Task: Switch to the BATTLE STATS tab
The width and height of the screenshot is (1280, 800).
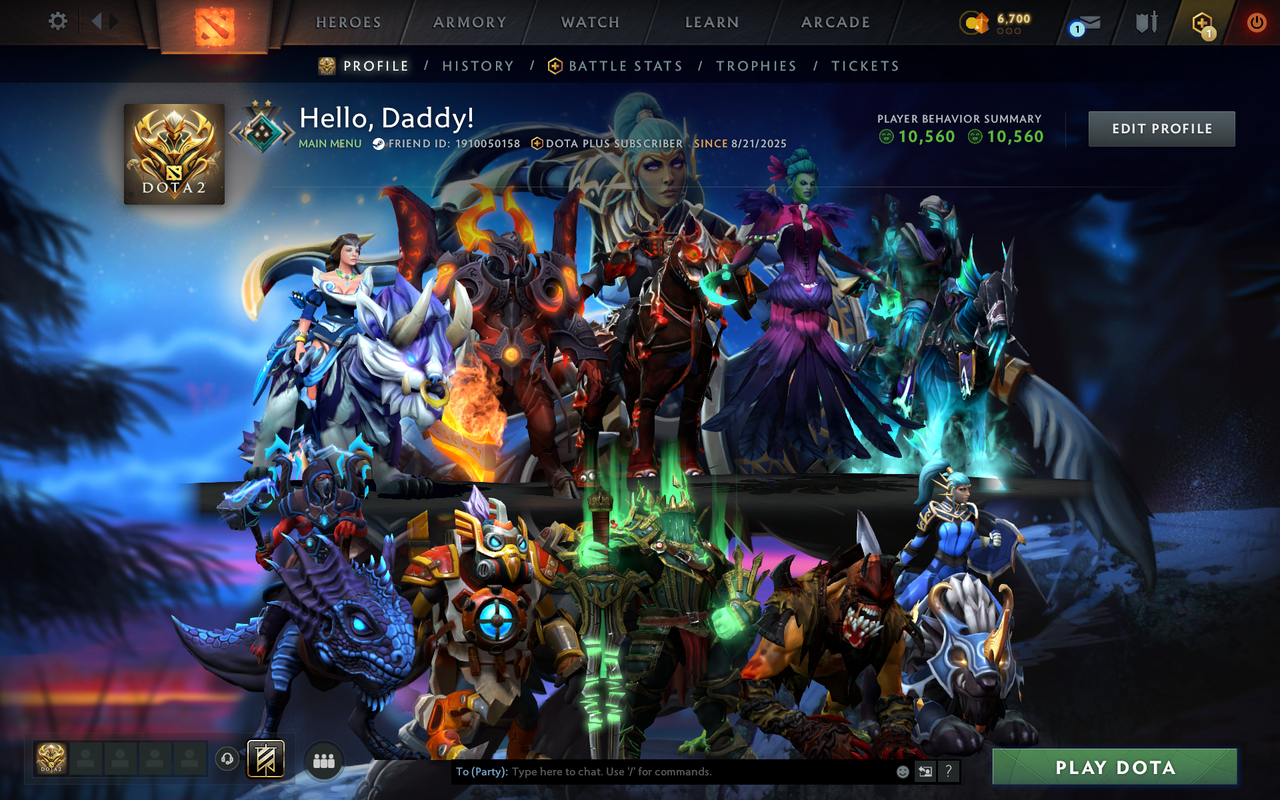Action: (x=623, y=65)
